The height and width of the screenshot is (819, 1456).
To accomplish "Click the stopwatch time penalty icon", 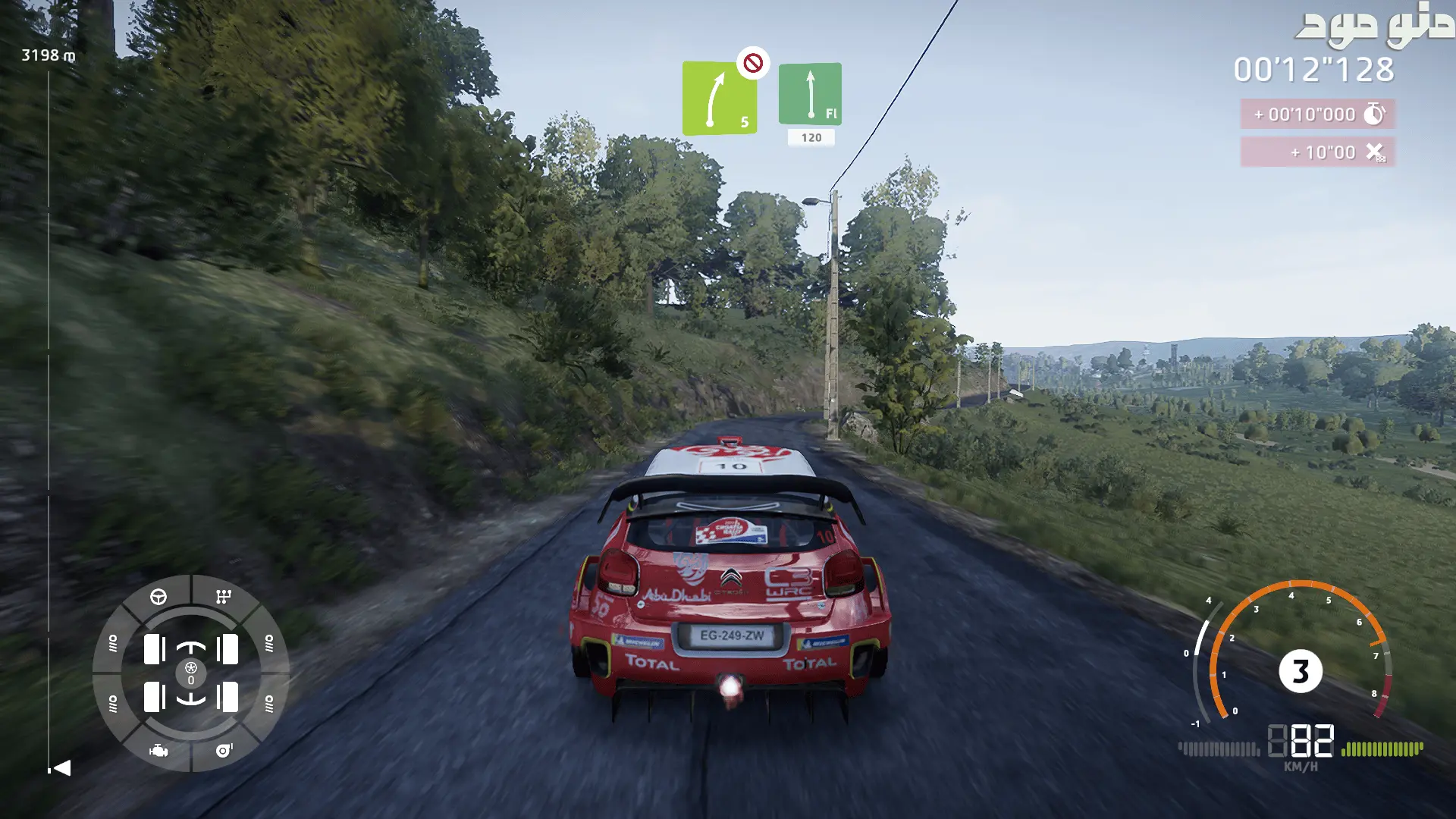I will 1374,115.
